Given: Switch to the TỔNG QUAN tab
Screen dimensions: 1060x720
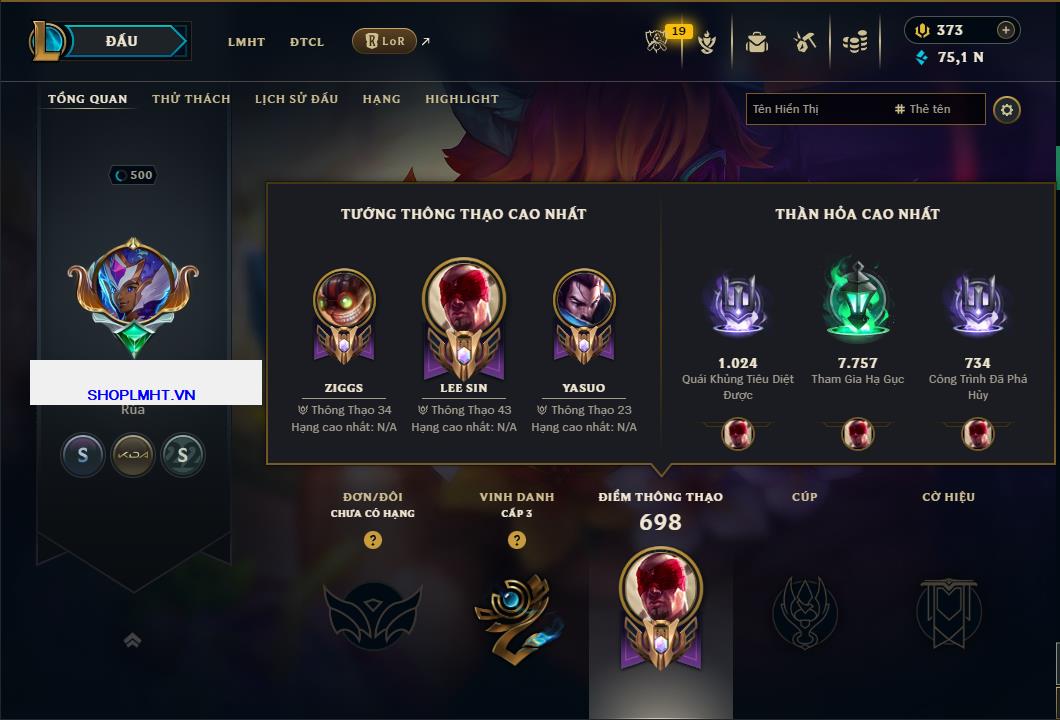Looking at the screenshot, I should click(x=88, y=99).
